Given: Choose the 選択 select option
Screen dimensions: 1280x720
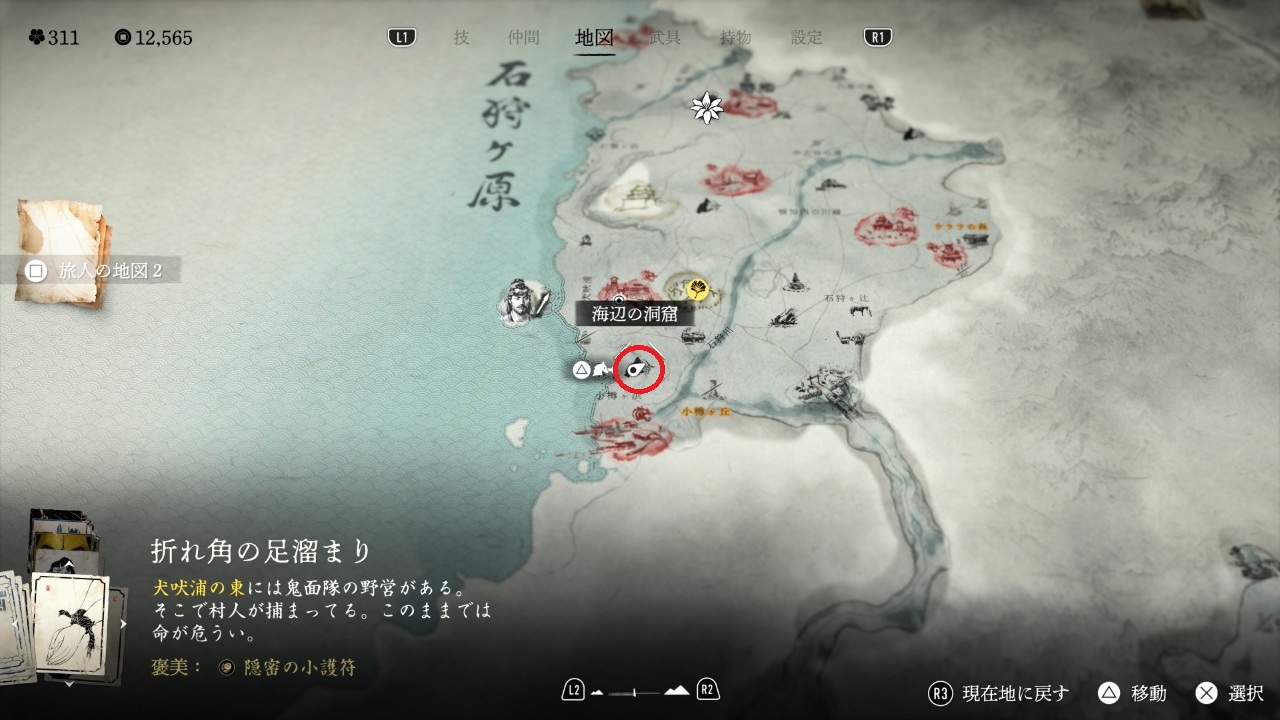Looking at the screenshot, I should pos(1230,693).
